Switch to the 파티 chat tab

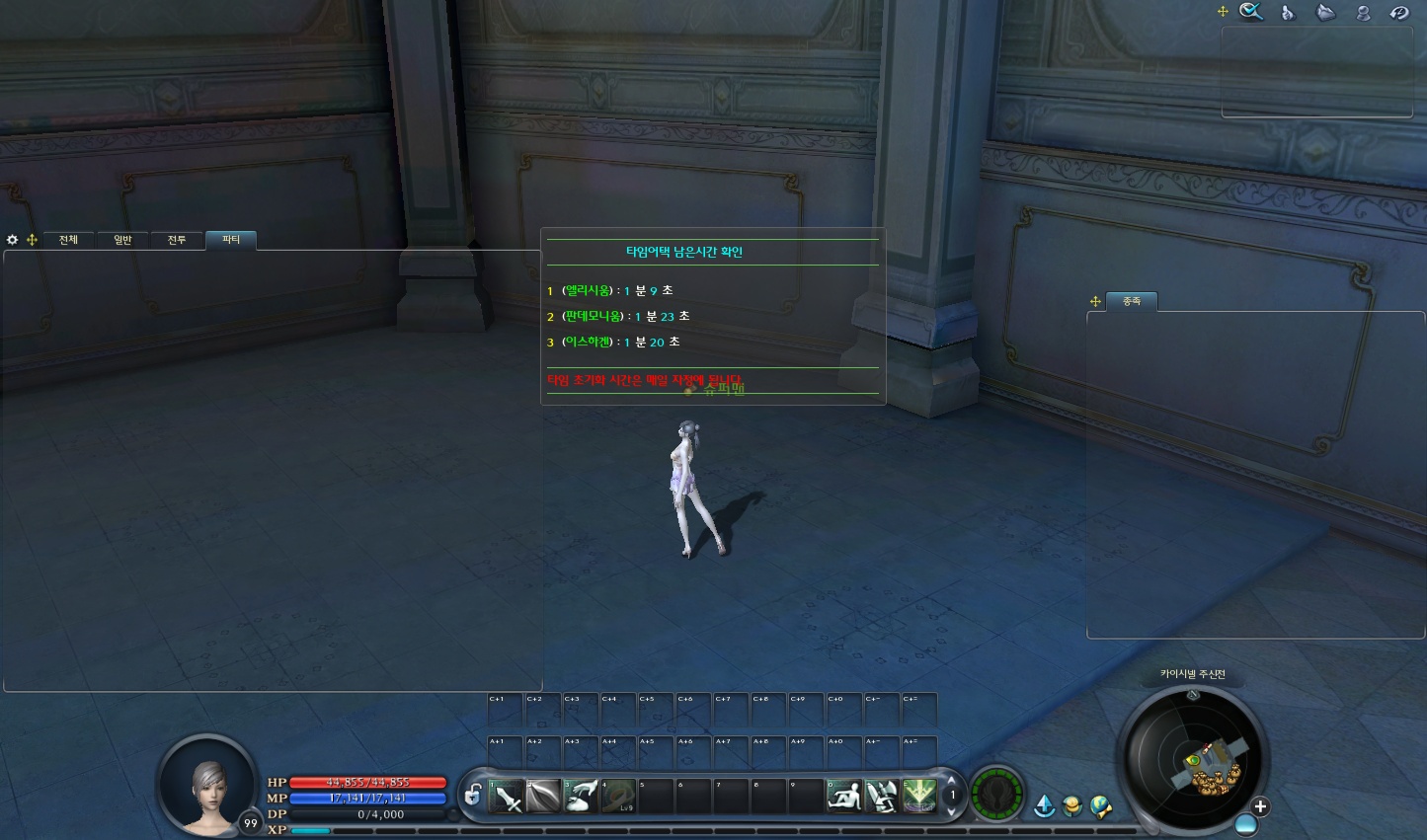click(231, 240)
